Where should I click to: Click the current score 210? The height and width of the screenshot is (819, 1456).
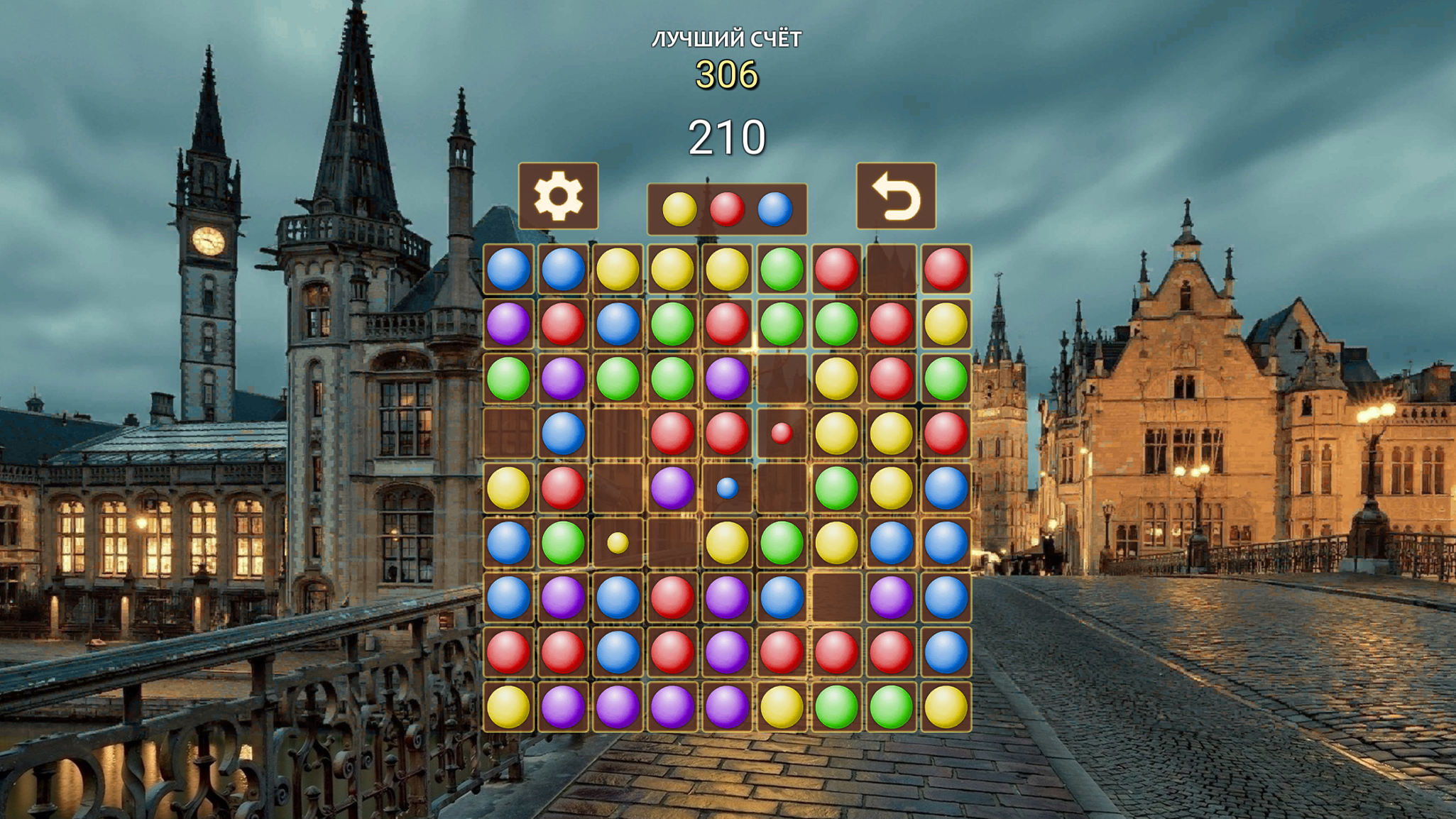[727, 134]
